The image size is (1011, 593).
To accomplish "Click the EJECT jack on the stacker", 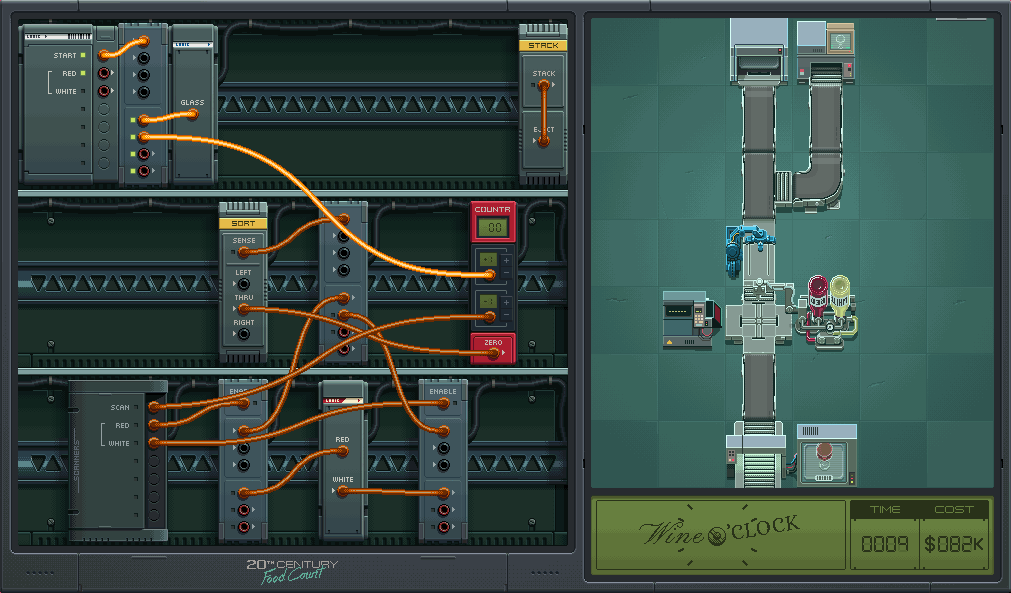I will point(544,142).
